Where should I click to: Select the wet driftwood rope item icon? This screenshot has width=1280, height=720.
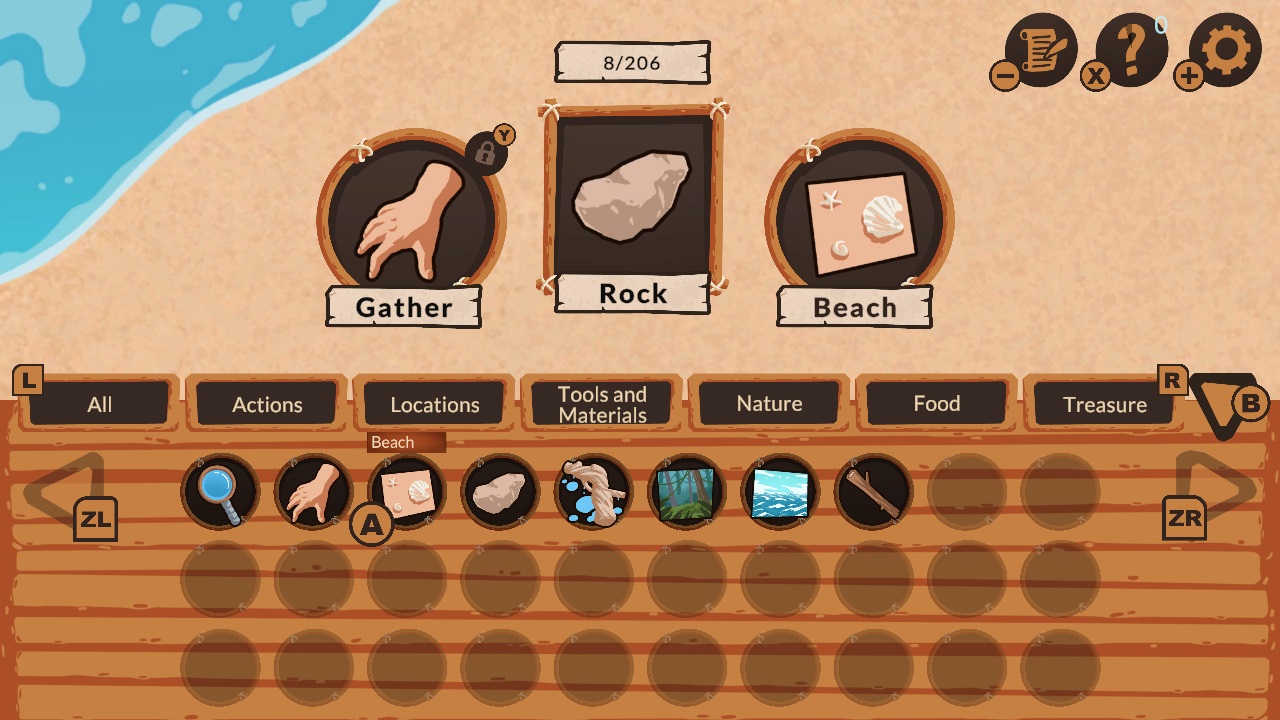coord(592,490)
